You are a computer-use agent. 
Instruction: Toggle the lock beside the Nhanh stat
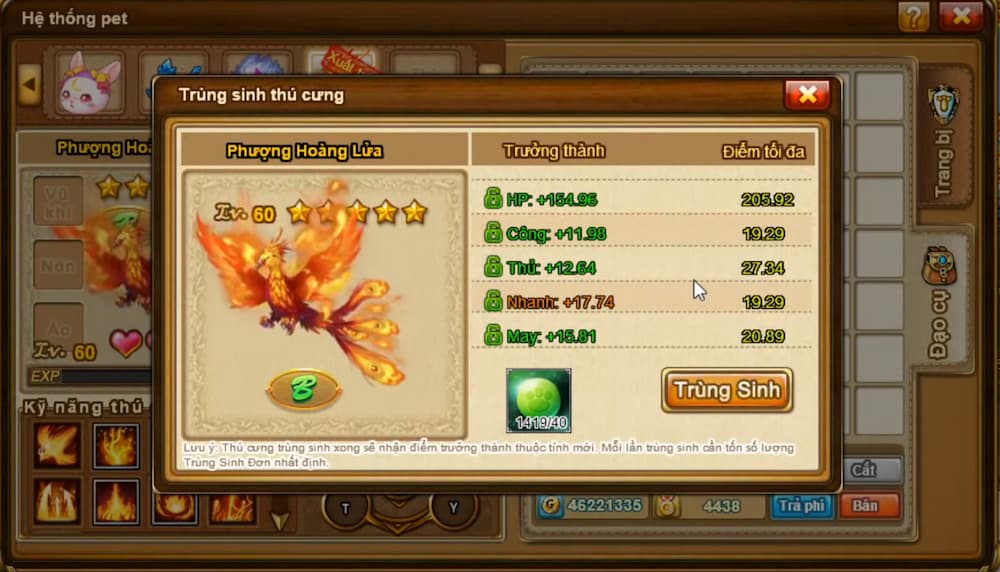(x=493, y=301)
